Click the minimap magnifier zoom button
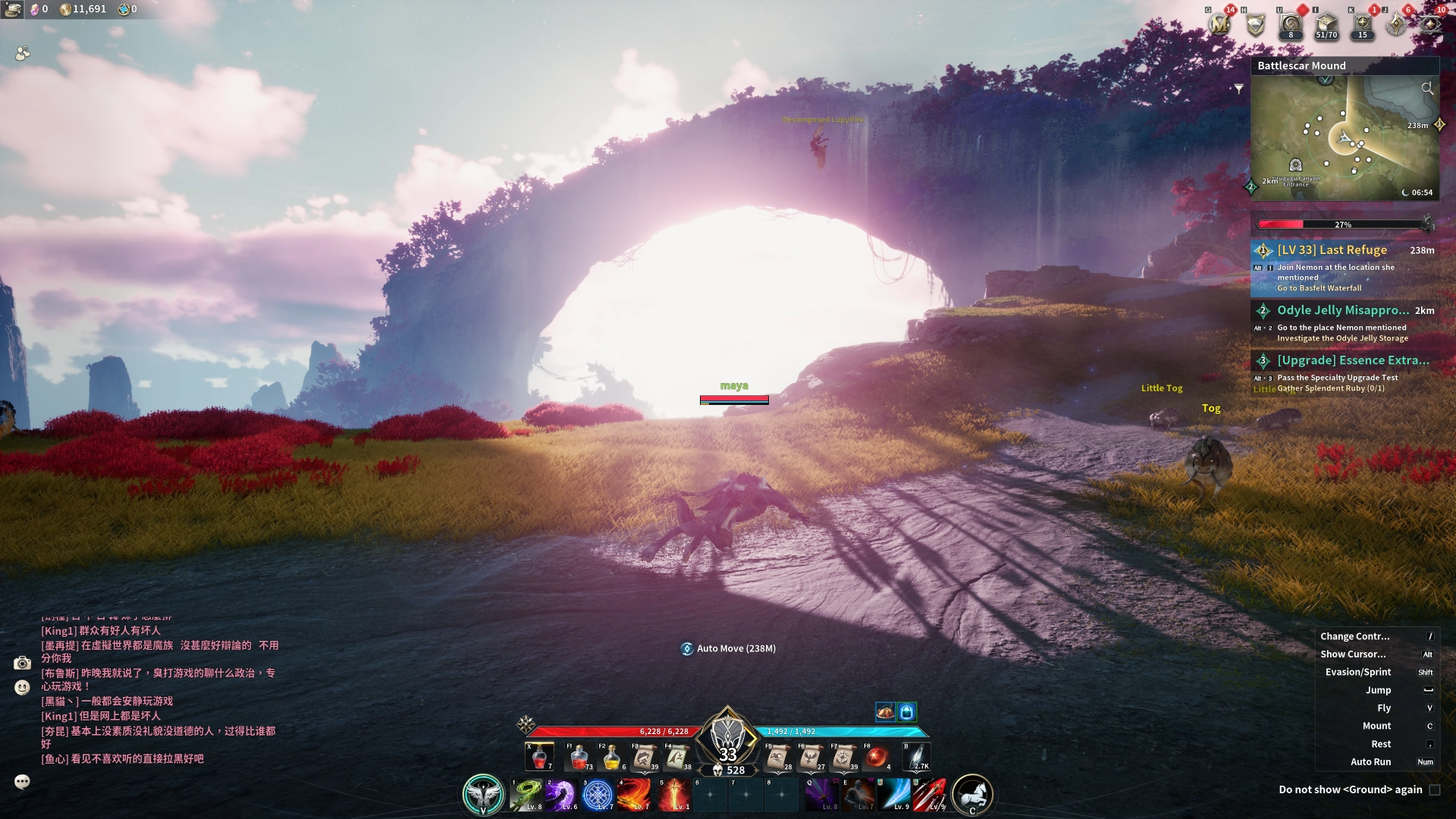Viewport: 1456px width, 819px height. 1427,89
